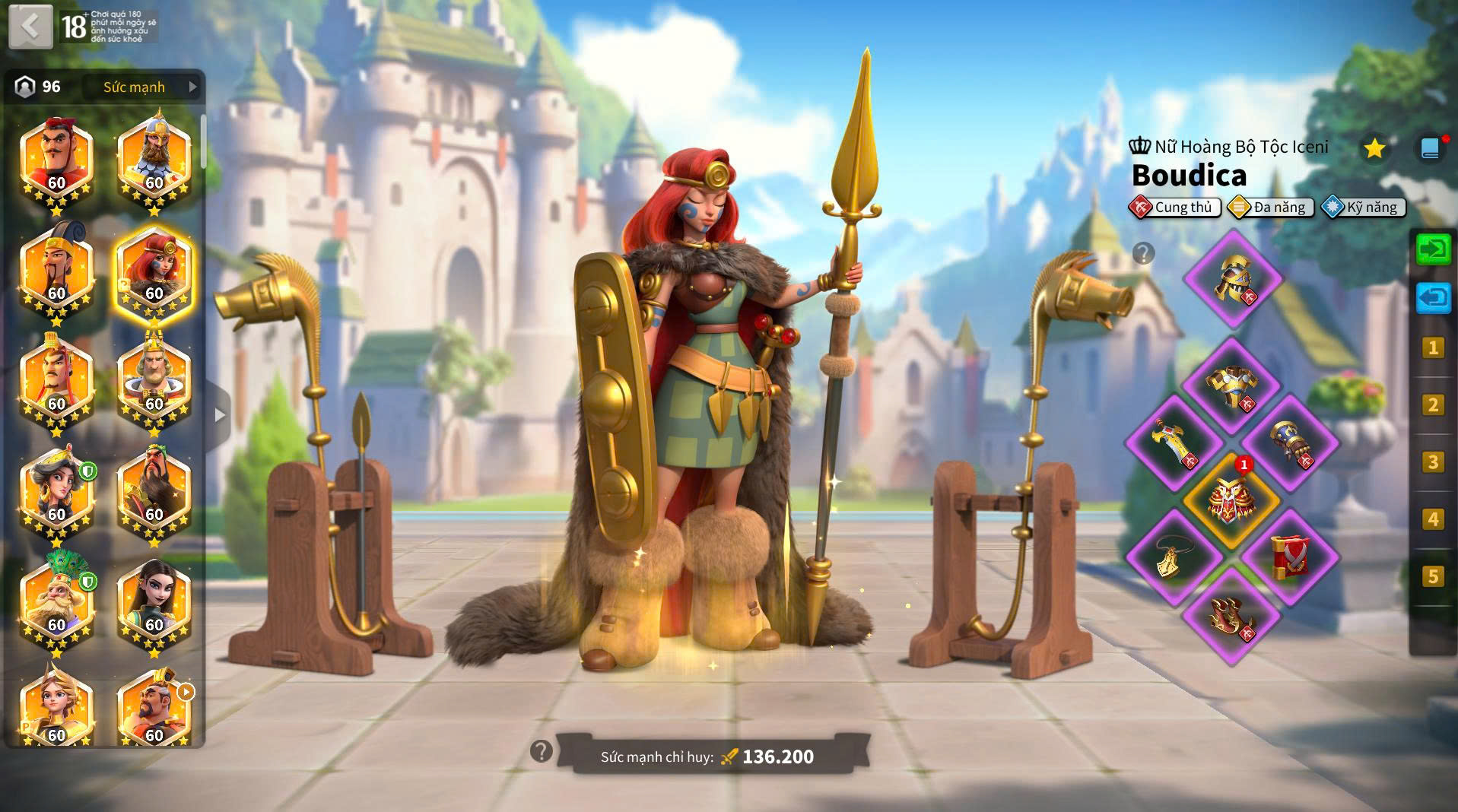This screenshot has height=812, width=1458.
Task: Select the red banner accessory slot
Action: tap(1290, 557)
